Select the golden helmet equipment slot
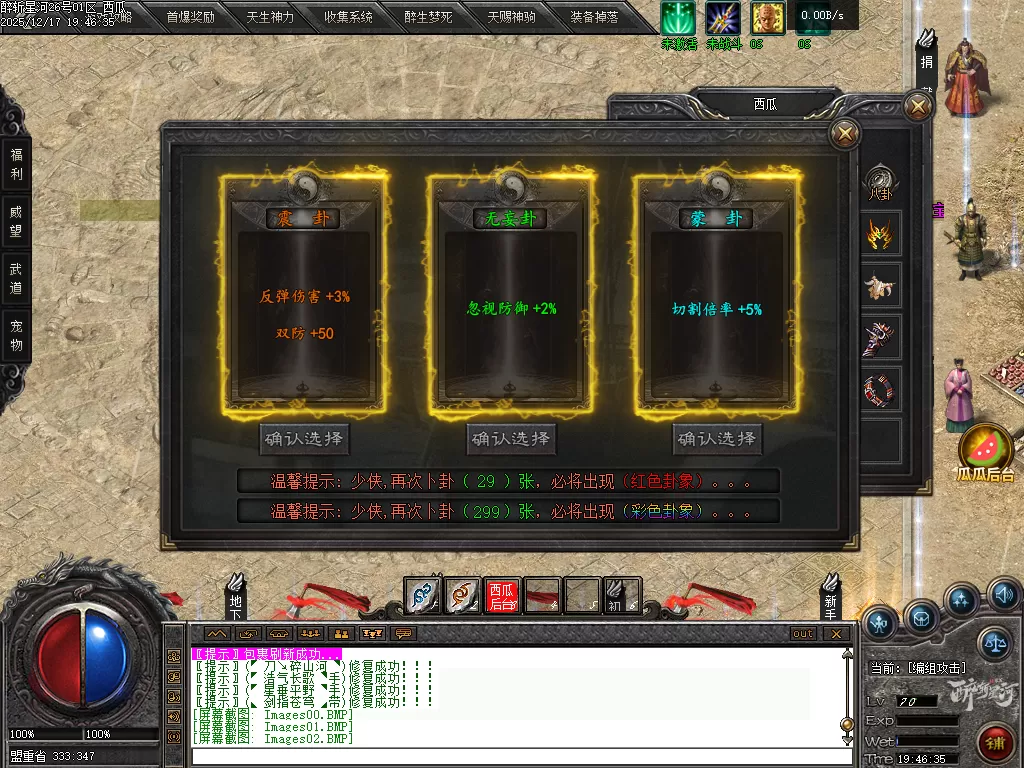1024x768 pixels. tap(881, 235)
